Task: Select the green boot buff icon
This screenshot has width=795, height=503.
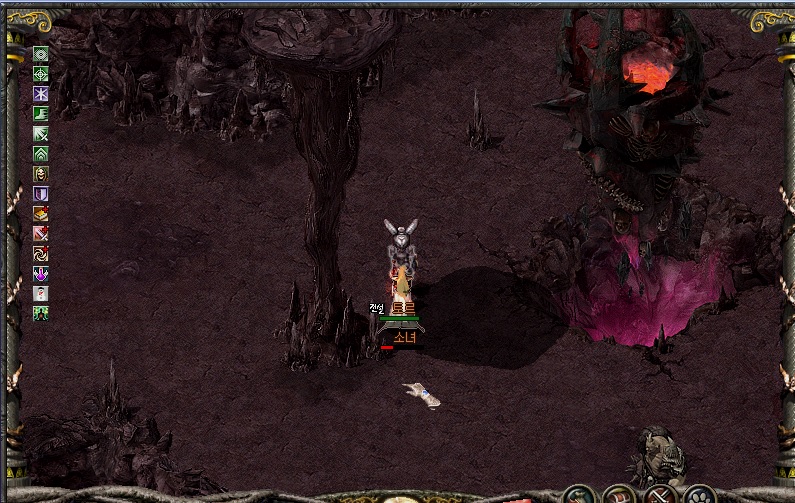Action: tap(41, 114)
